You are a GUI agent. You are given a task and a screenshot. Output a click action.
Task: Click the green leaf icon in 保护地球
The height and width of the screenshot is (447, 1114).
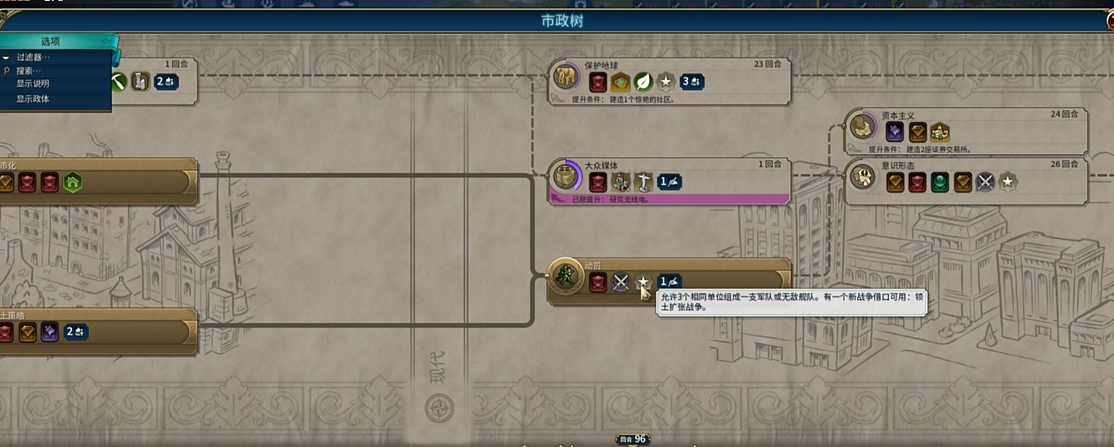(643, 82)
